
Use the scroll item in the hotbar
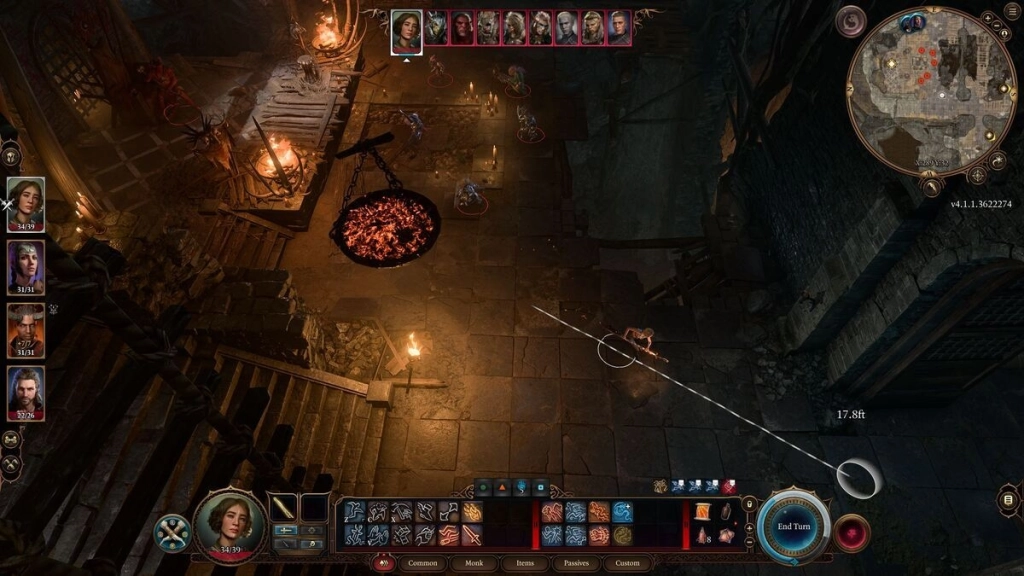click(703, 513)
